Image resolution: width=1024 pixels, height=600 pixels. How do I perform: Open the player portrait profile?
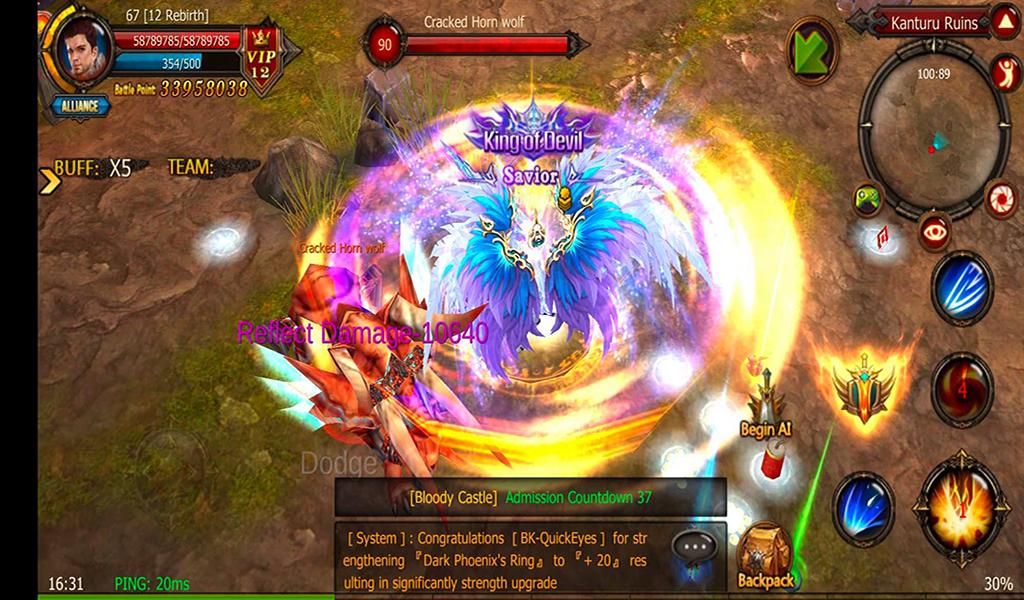click(84, 50)
